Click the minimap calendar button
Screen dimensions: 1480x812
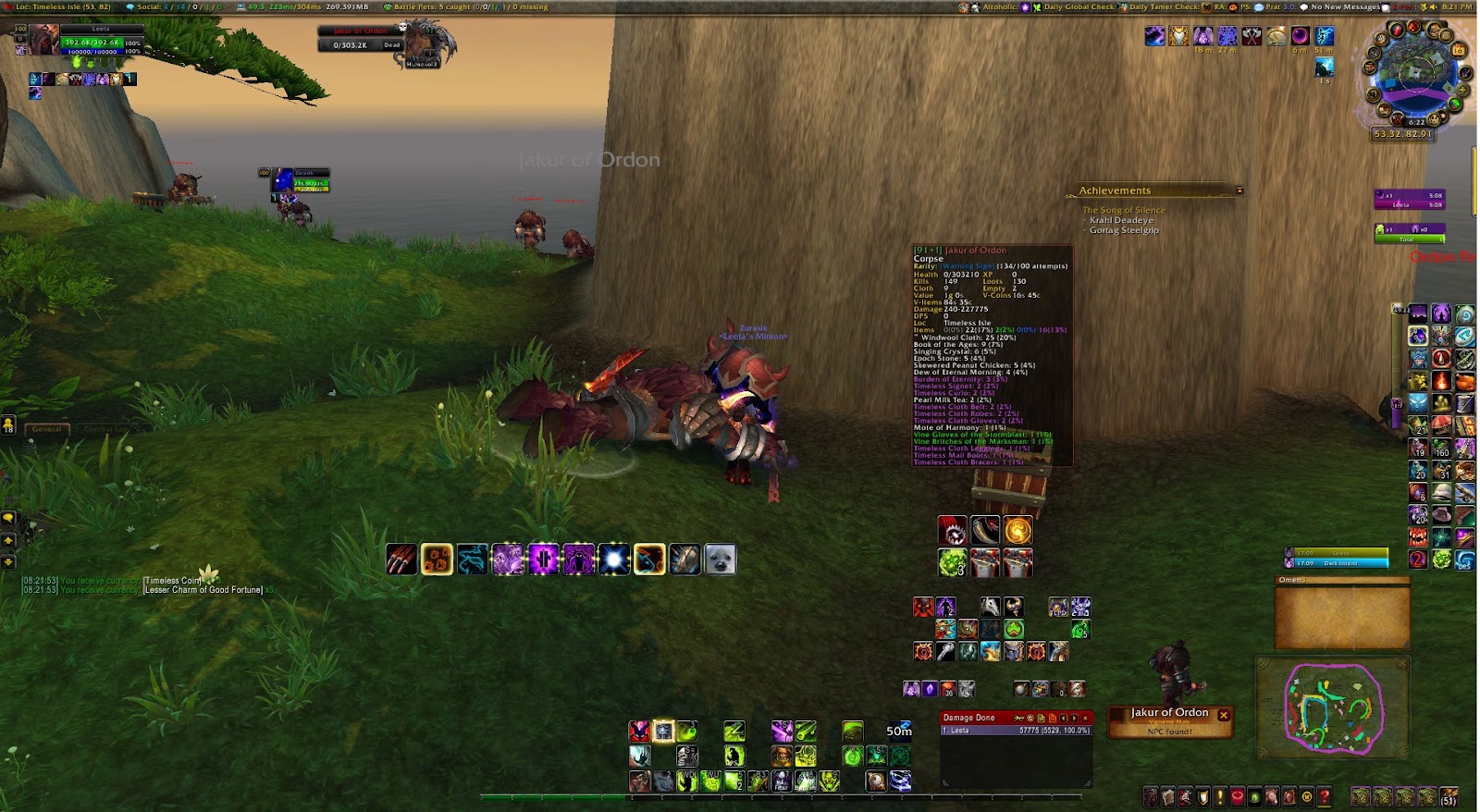(x=1459, y=50)
